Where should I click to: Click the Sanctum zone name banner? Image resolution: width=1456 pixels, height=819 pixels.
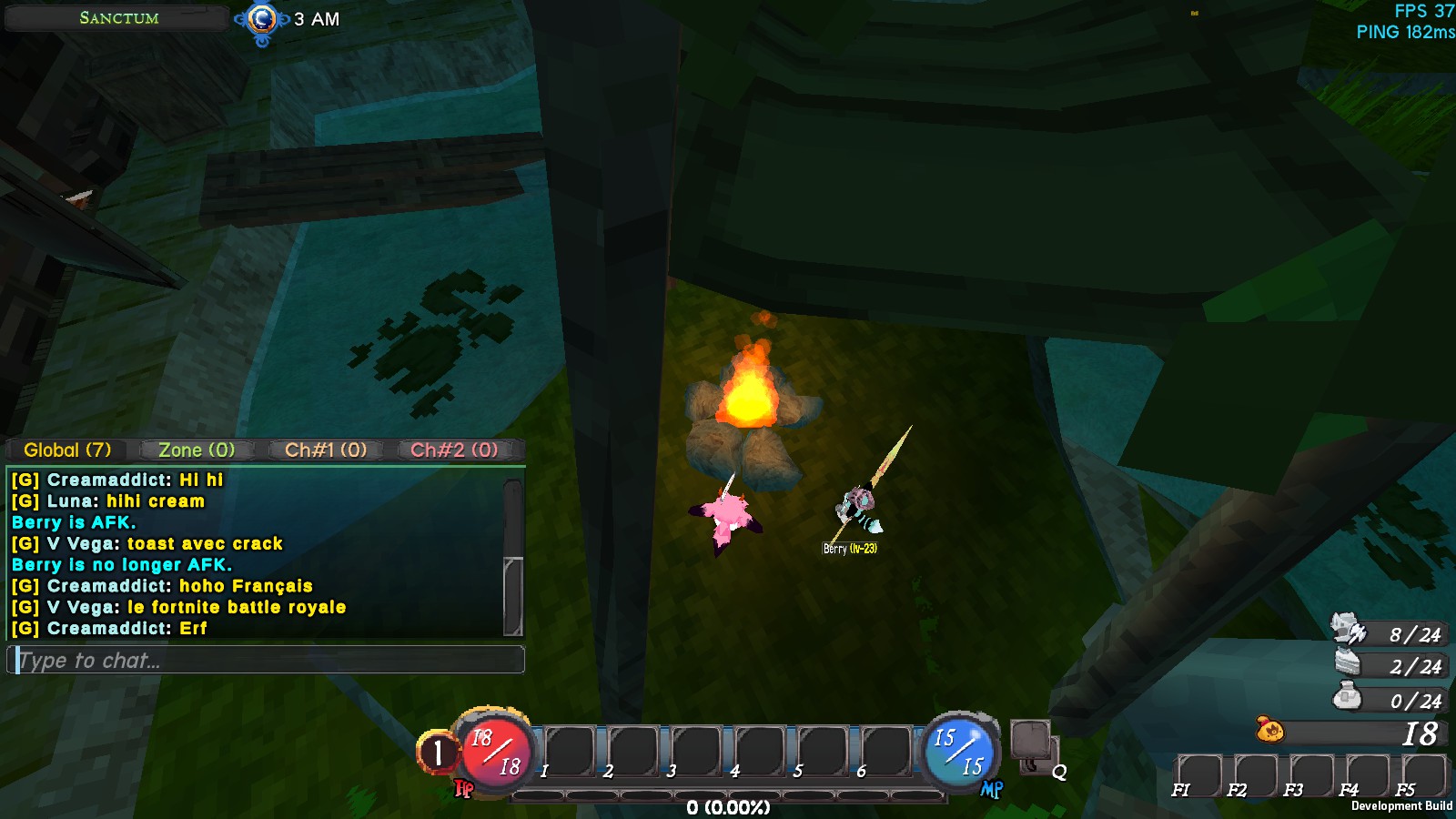click(118, 18)
